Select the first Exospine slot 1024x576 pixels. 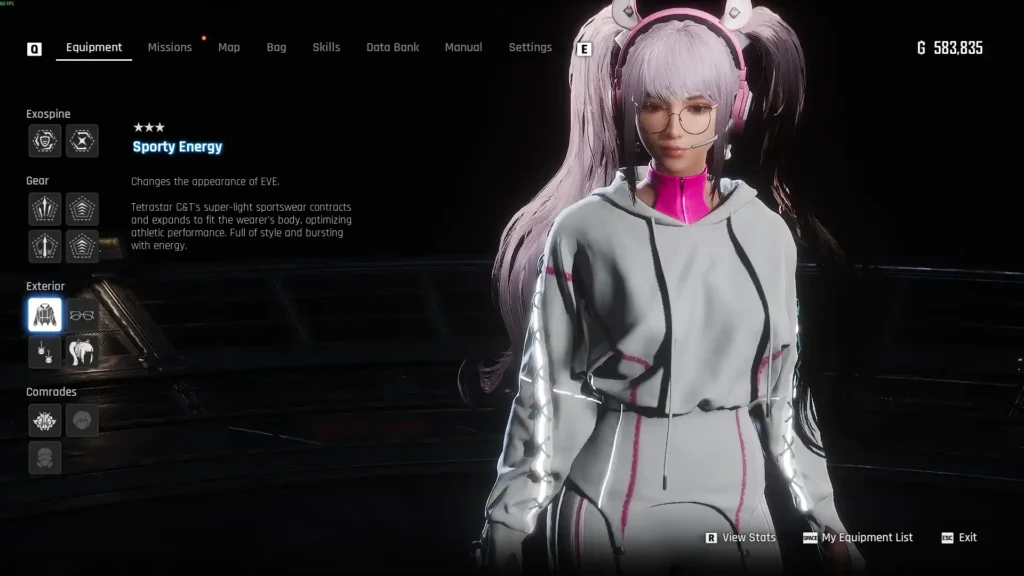point(45,141)
